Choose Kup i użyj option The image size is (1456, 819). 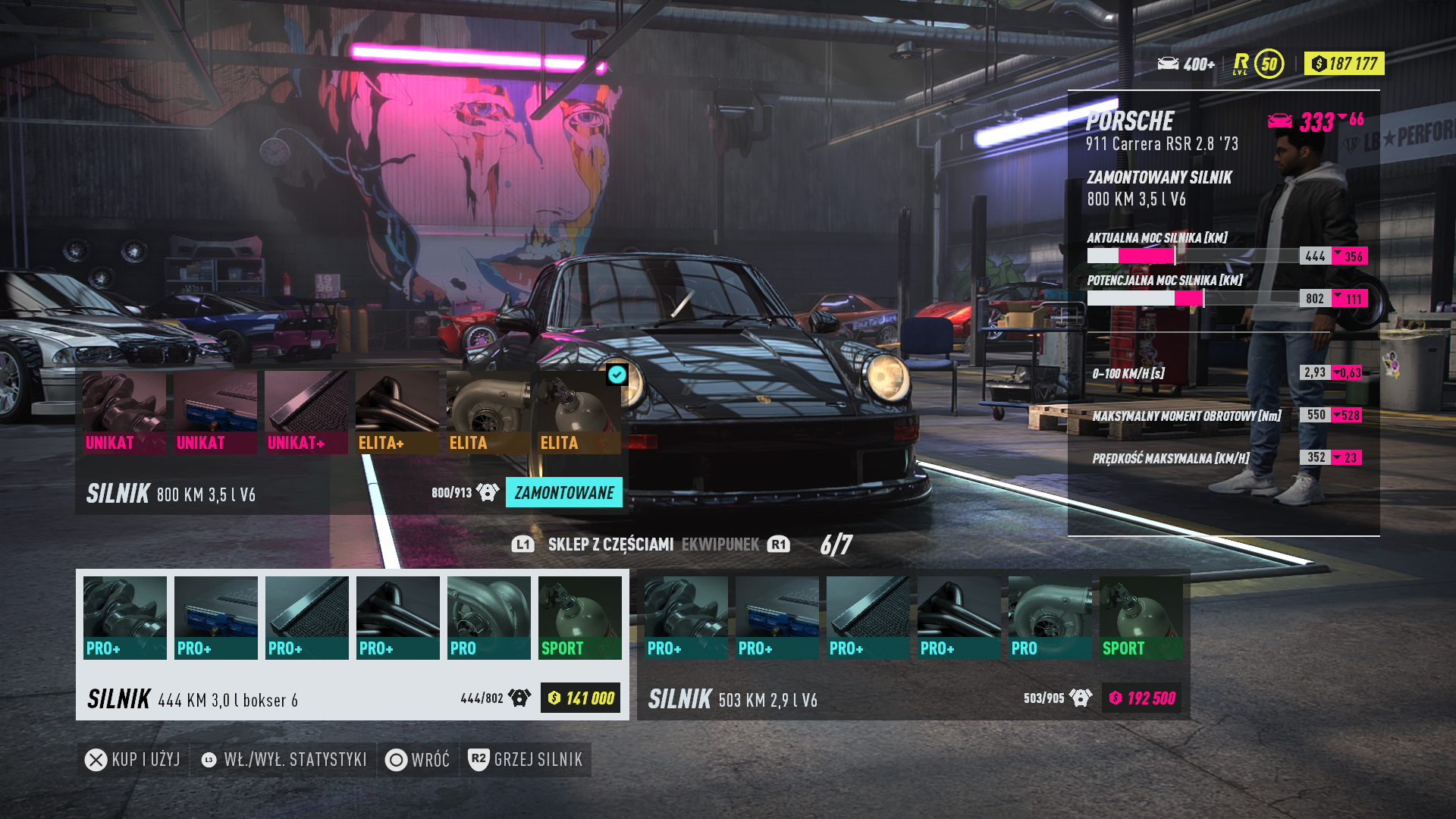point(133,760)
